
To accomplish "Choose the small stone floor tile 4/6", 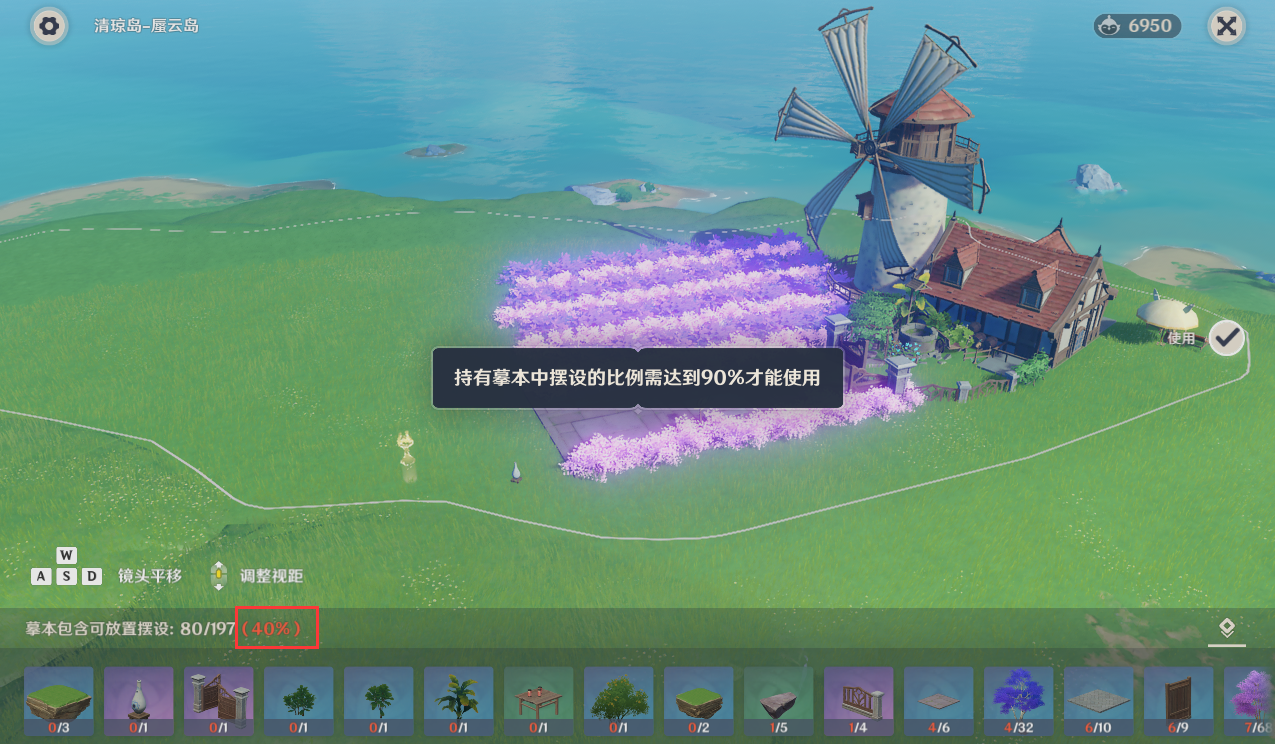I will (x=939, y=702).
